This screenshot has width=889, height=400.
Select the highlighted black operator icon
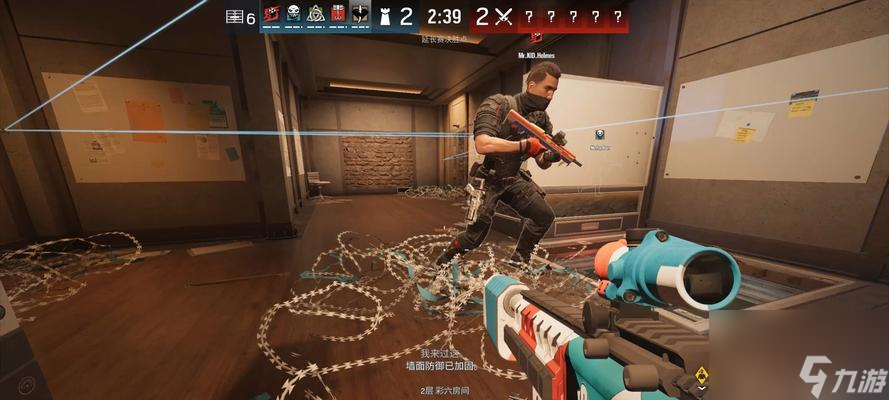(359, 15)
